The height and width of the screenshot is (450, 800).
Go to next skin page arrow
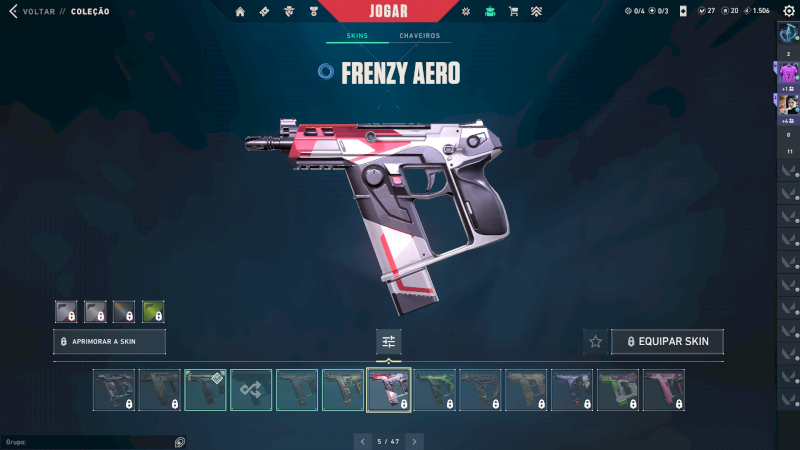(x=415, y=440)
